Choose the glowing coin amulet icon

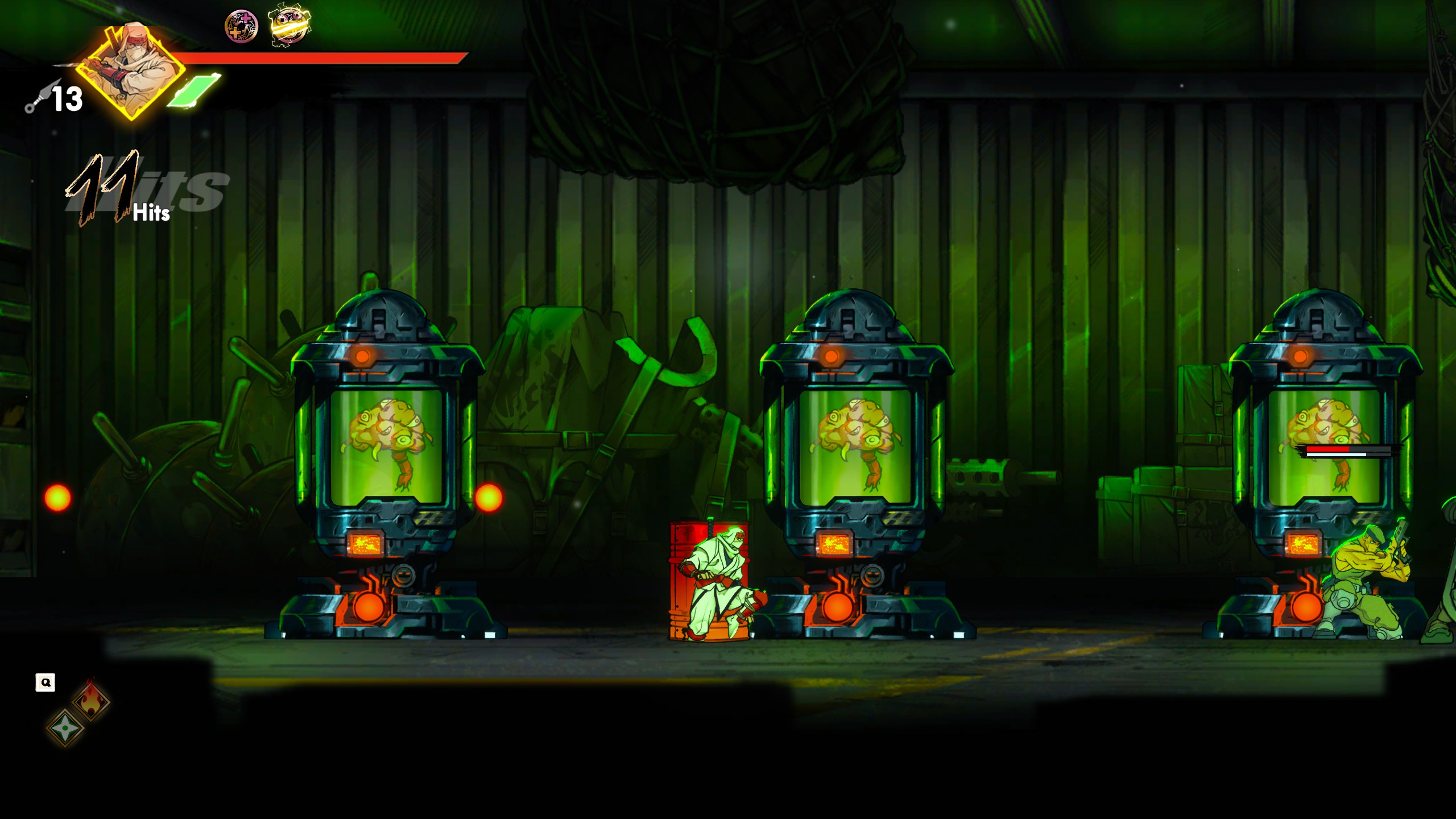click(289, 25)
